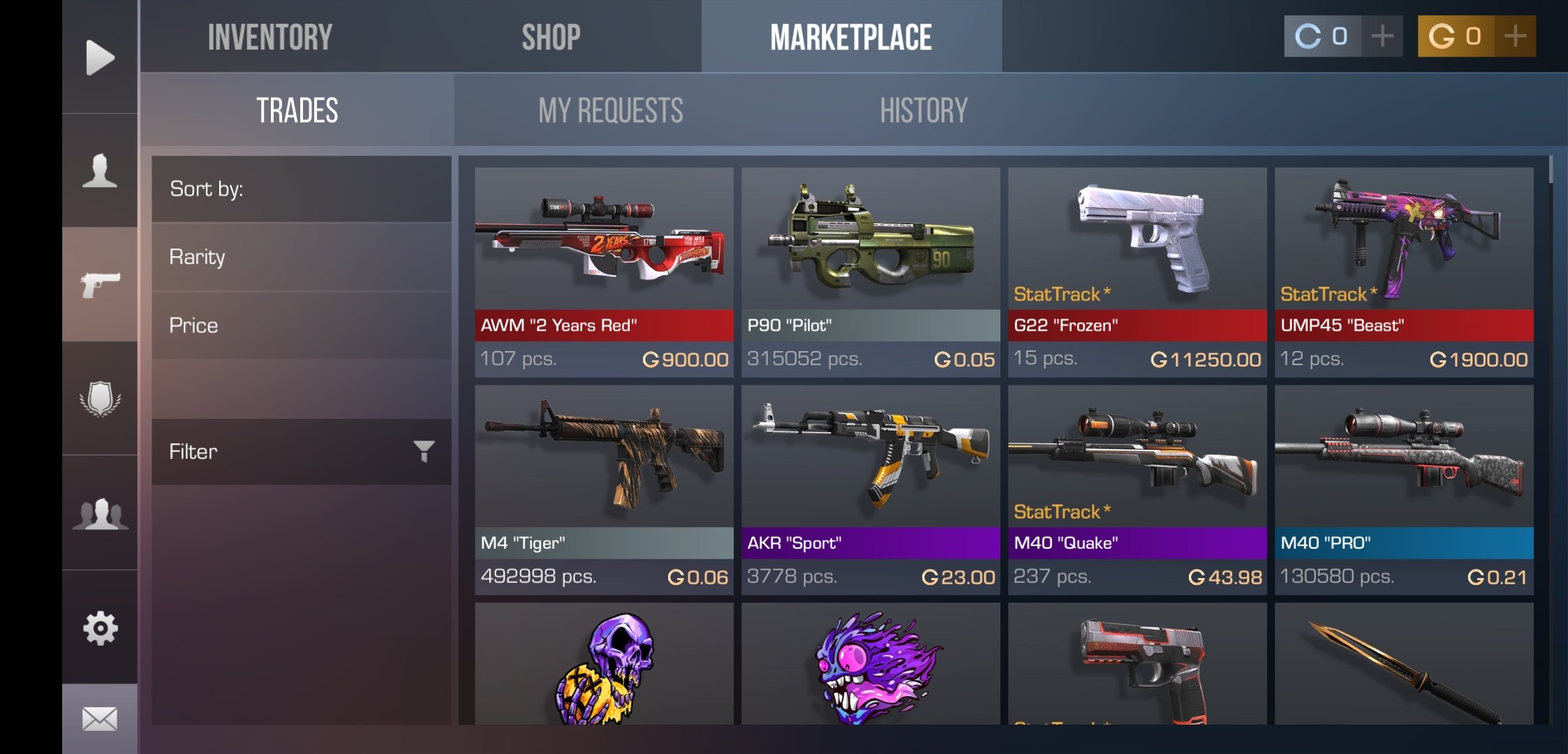
Task: Select the UMP45 "Beast" listing
Action: (1404, 272)
